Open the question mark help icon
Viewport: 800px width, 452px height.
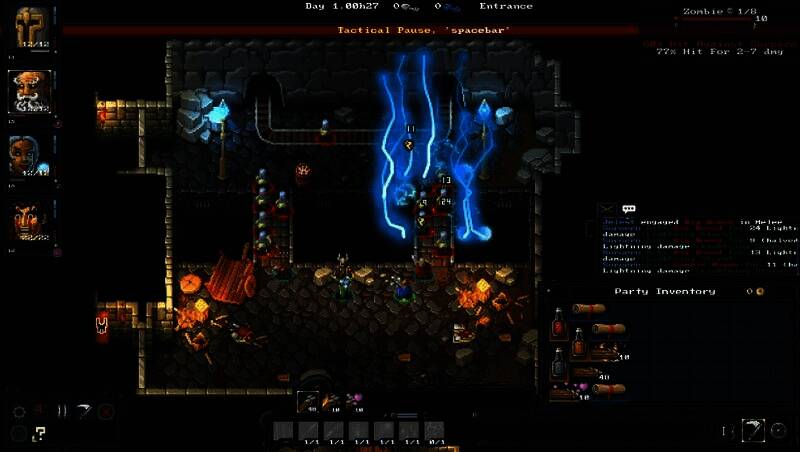(x=40, y=433)
